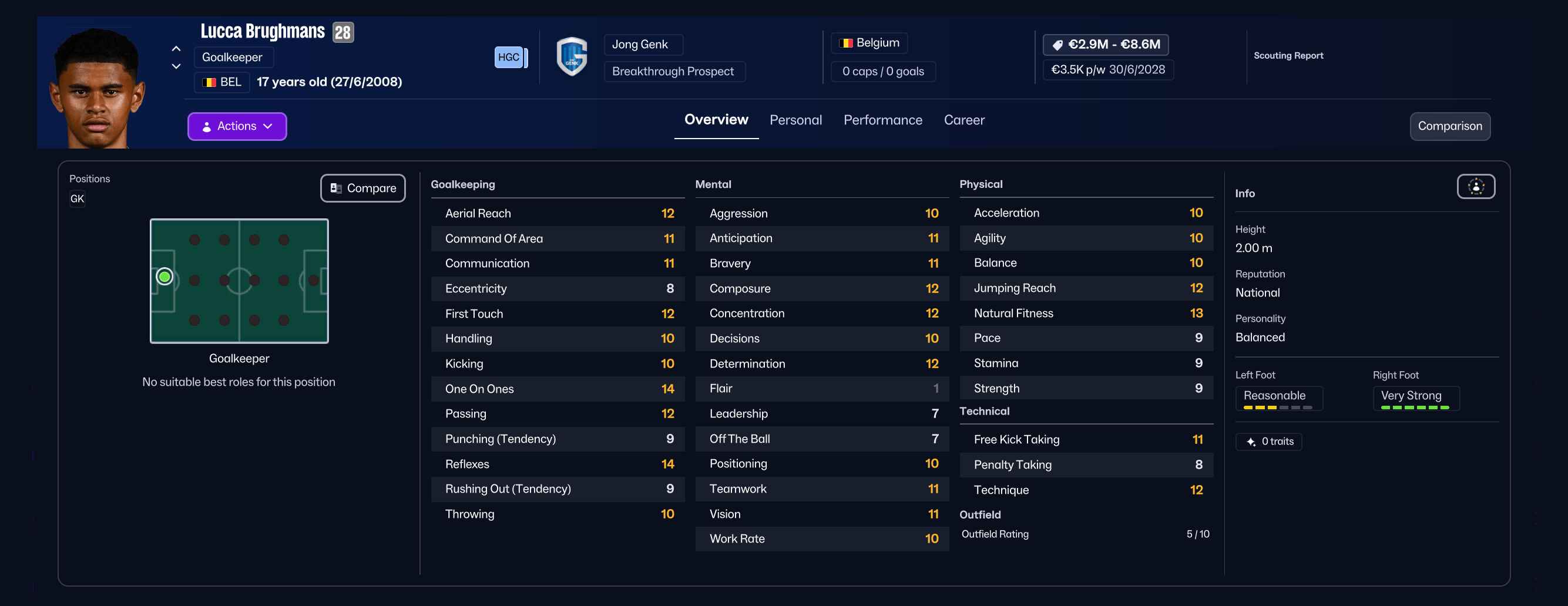Select the Jong Genk club crest
Screen dimensions: 1568x606
571,56
